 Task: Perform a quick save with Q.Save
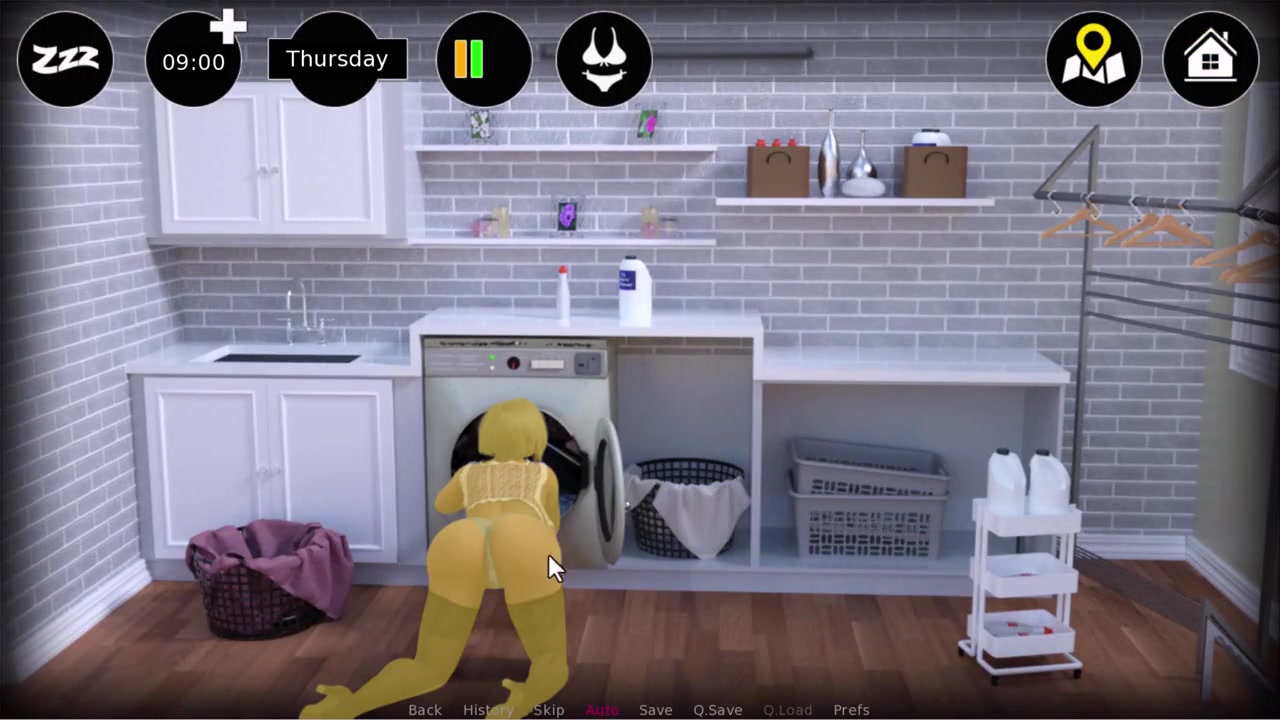[x=718, y=710]
